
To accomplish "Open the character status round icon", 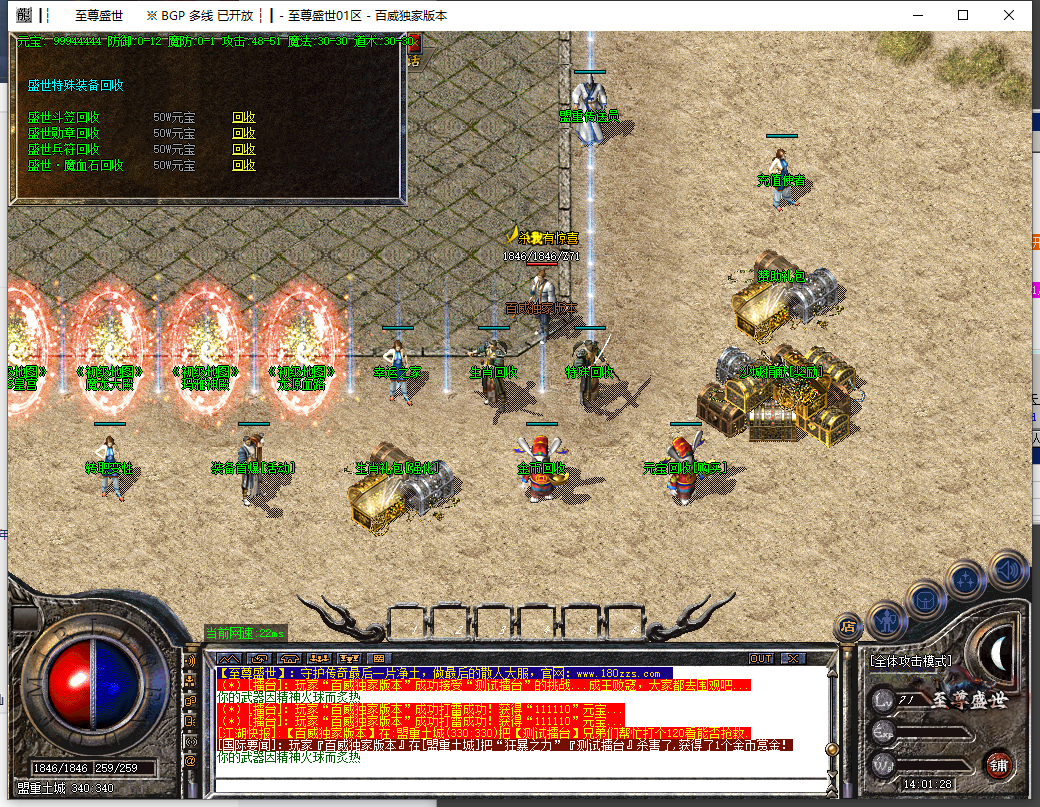I will point(887,619).
